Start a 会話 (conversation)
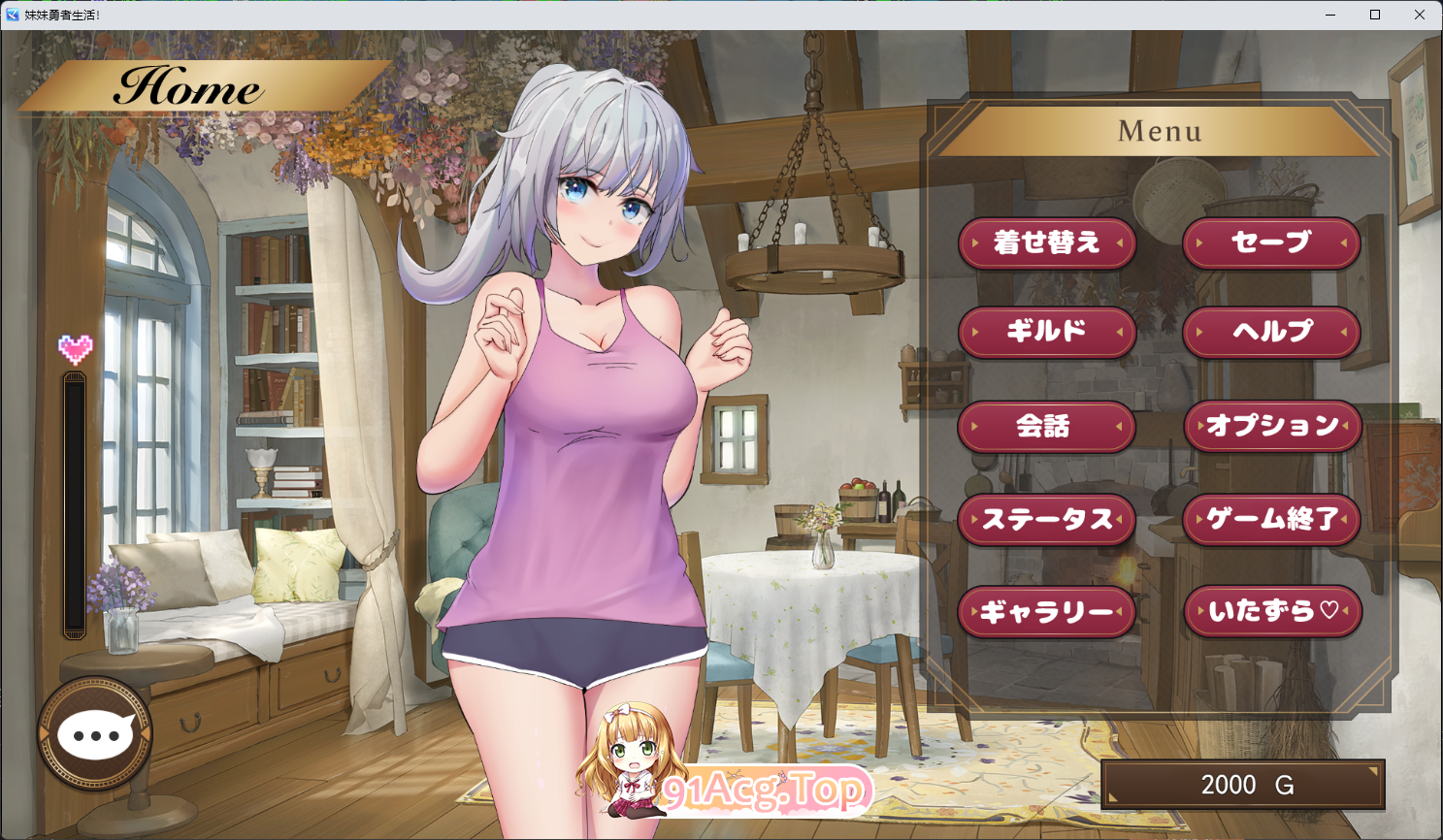Viewport: 1443px width, 840px height. 1047,426
